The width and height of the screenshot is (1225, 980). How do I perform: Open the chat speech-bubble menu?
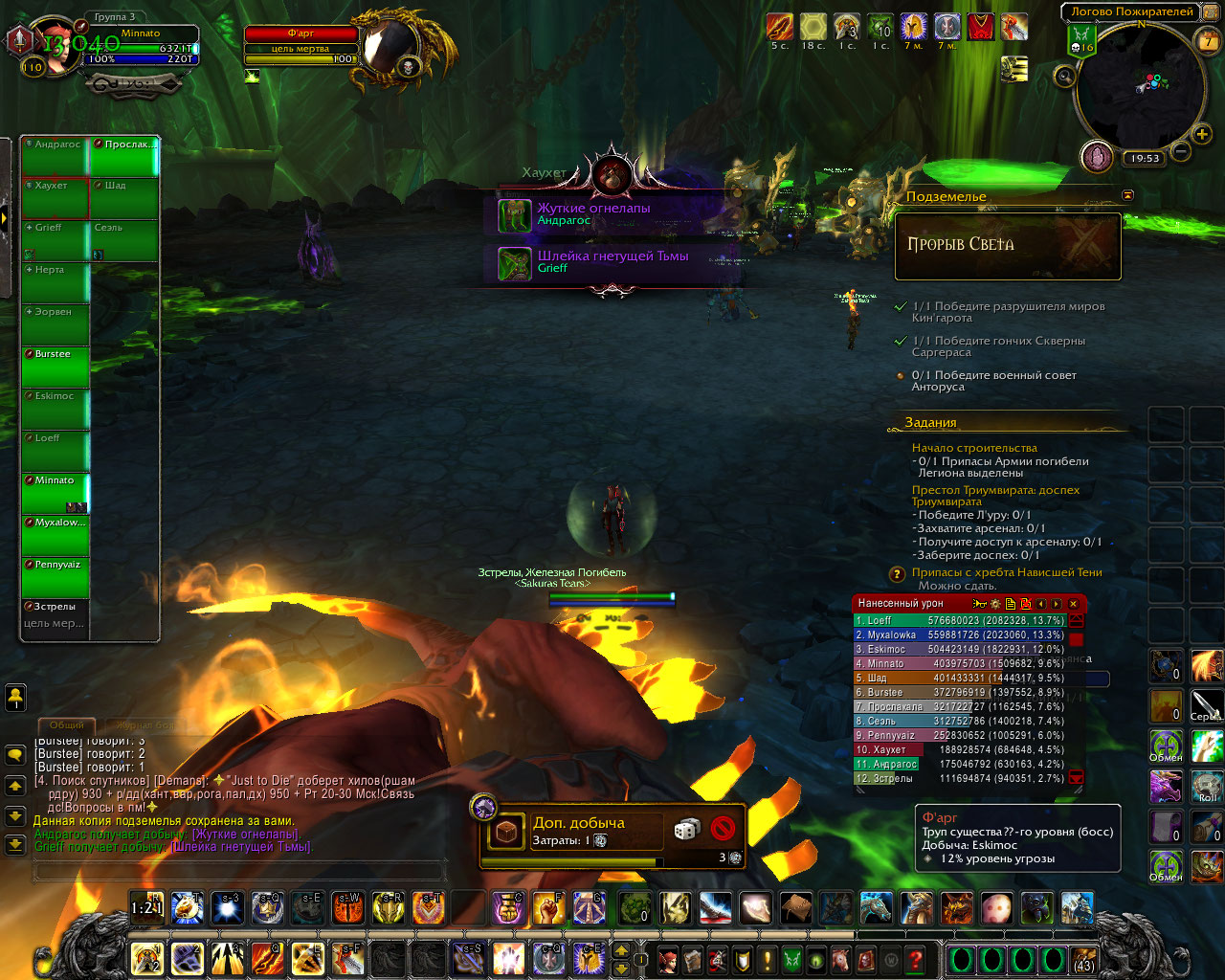(x=15, y=755)
